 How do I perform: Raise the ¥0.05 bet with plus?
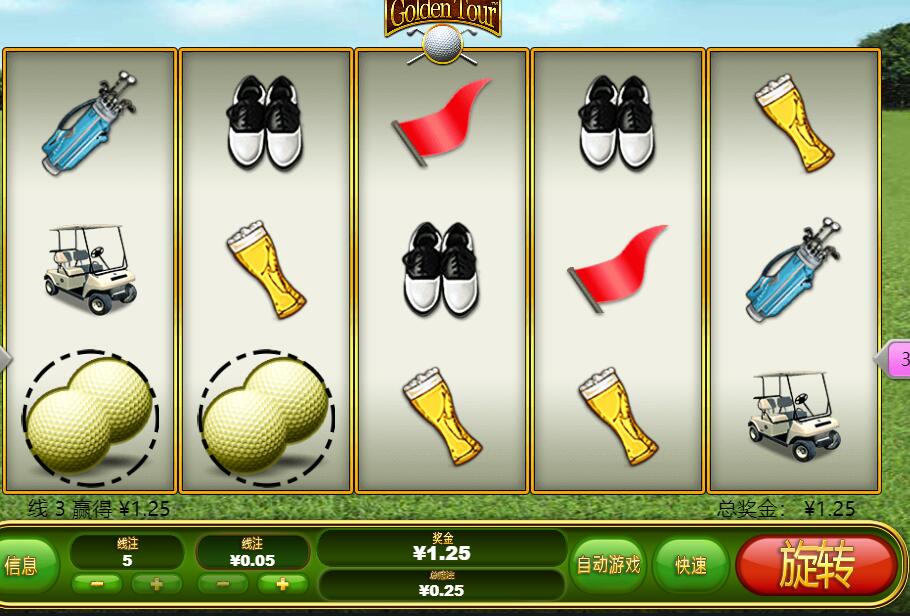283,584
